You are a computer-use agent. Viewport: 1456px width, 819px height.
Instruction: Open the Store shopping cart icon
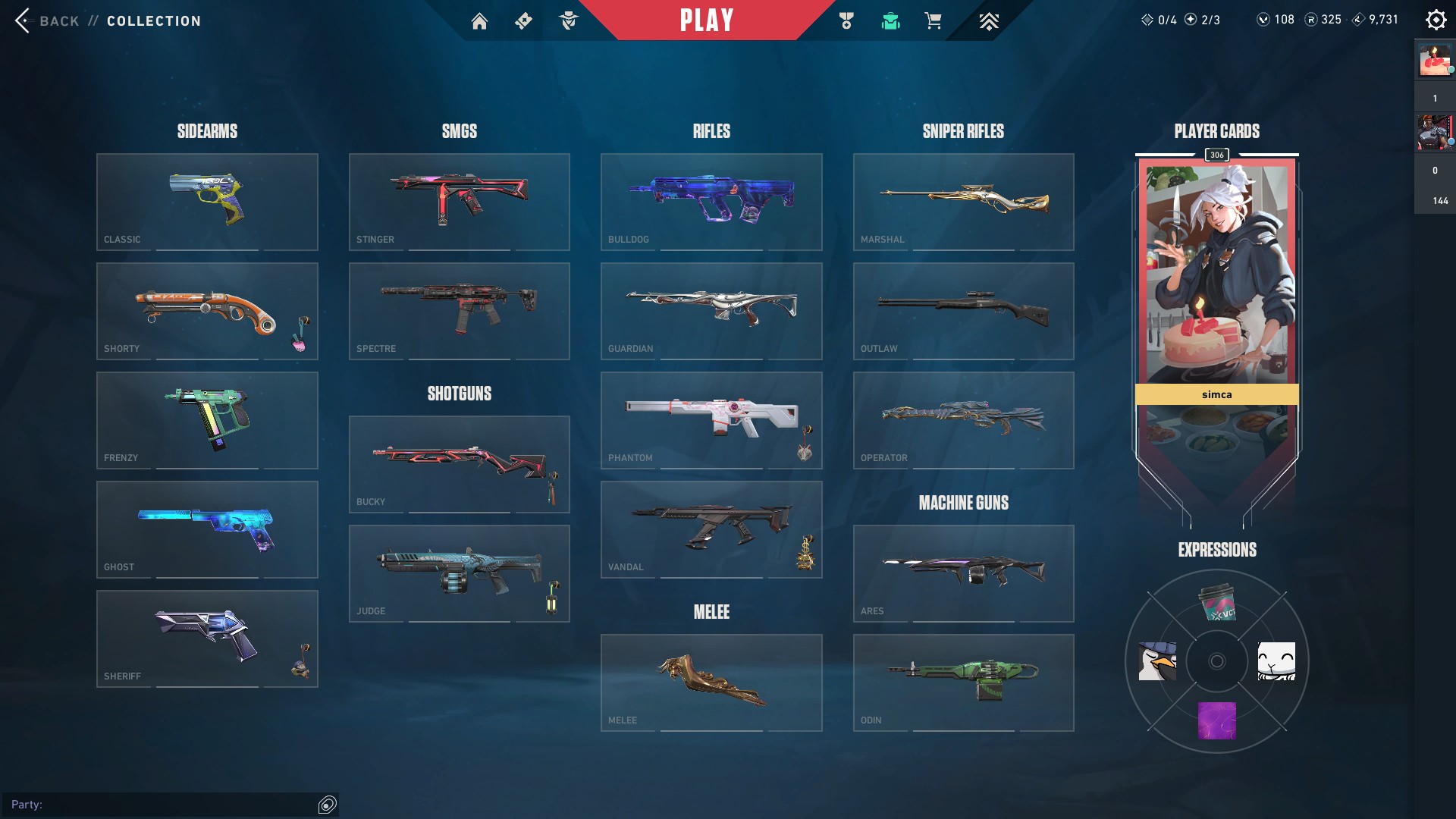click(x=934, y=21)
